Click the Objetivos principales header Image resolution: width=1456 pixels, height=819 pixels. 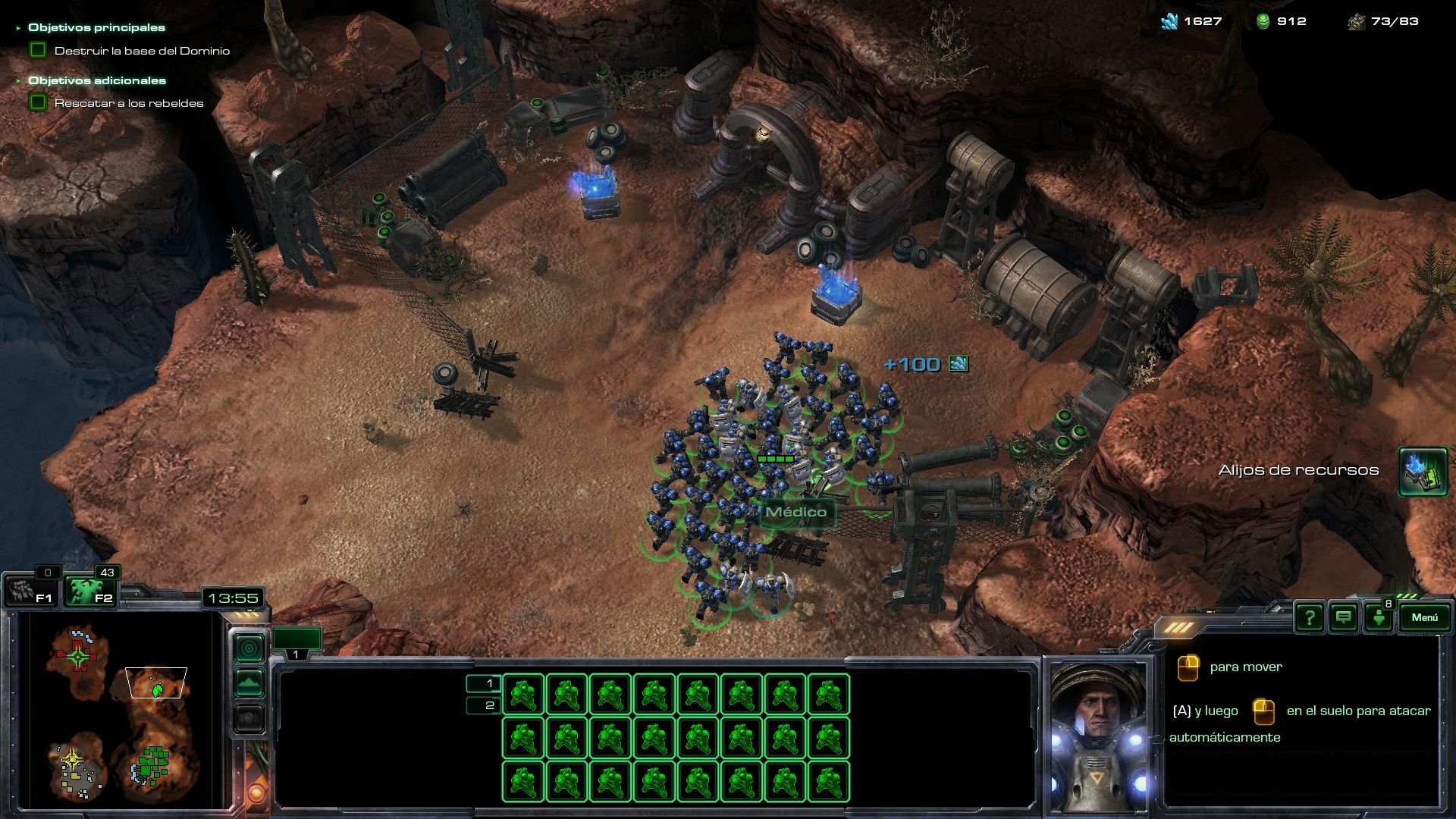96,27
